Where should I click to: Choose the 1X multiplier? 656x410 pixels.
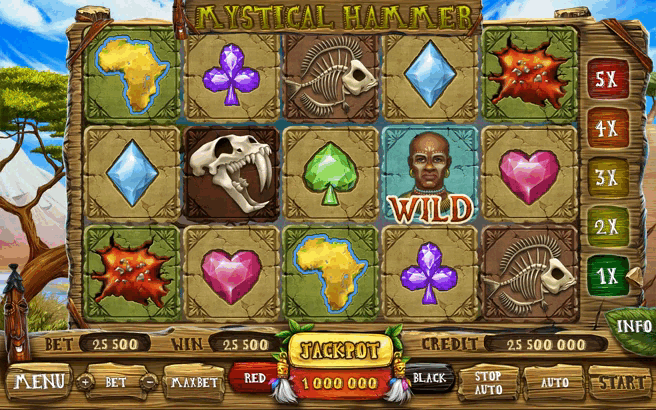click(603, 274)
